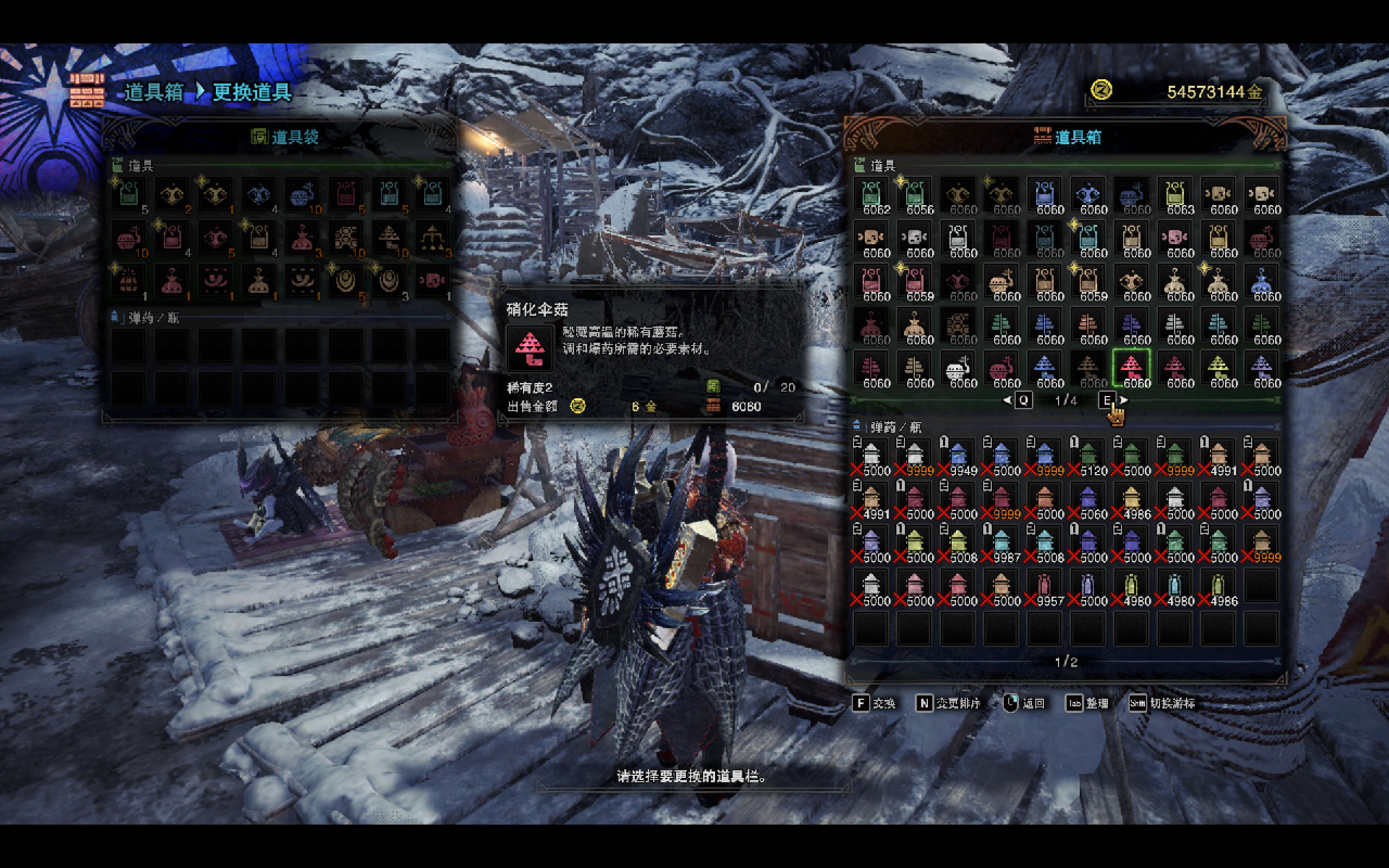1389x868 pixels.
Task: Choose the tan mushroom in the item pouch
Action: click(x=388, y=238)
